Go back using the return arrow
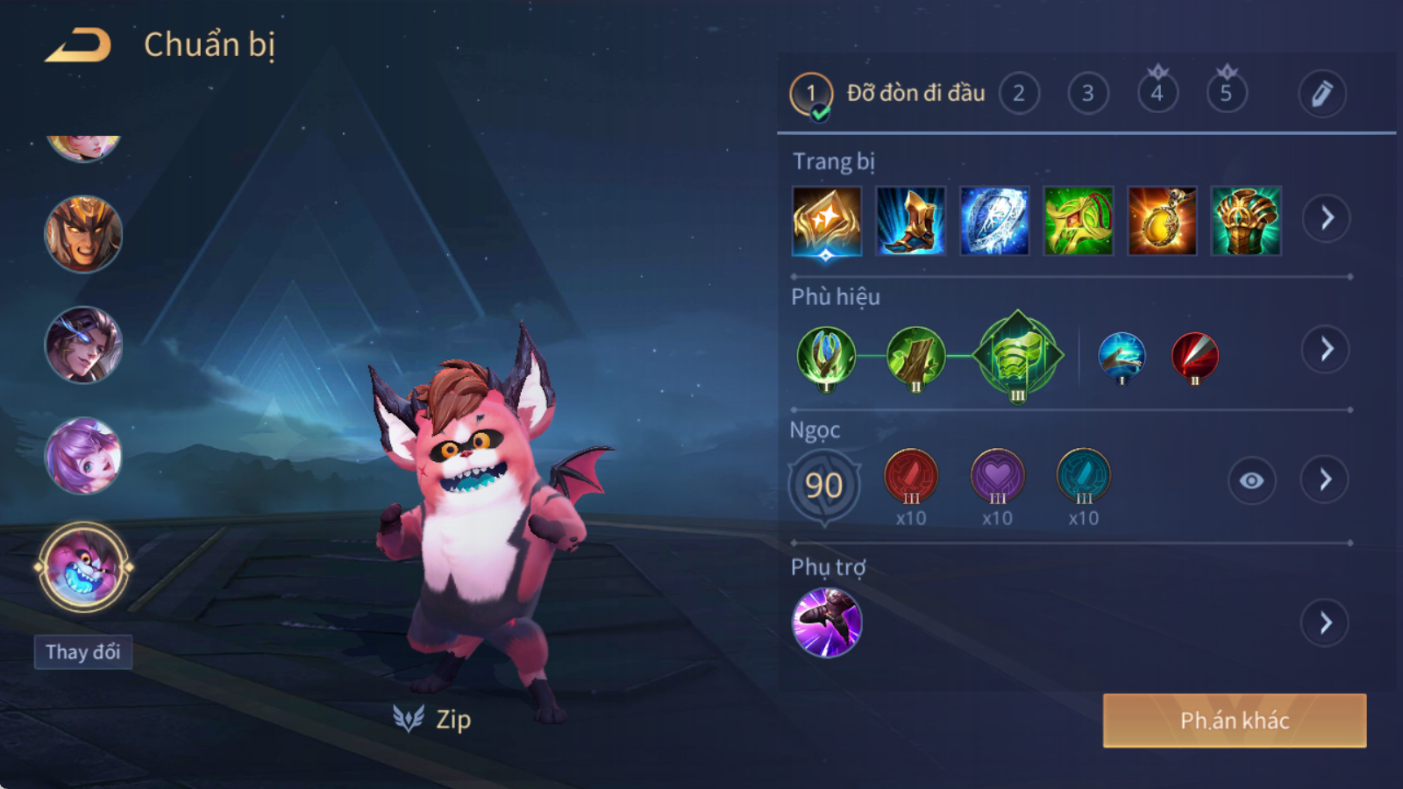The height and width of the screenshot is (789, 1403). [x=78, y=45]
